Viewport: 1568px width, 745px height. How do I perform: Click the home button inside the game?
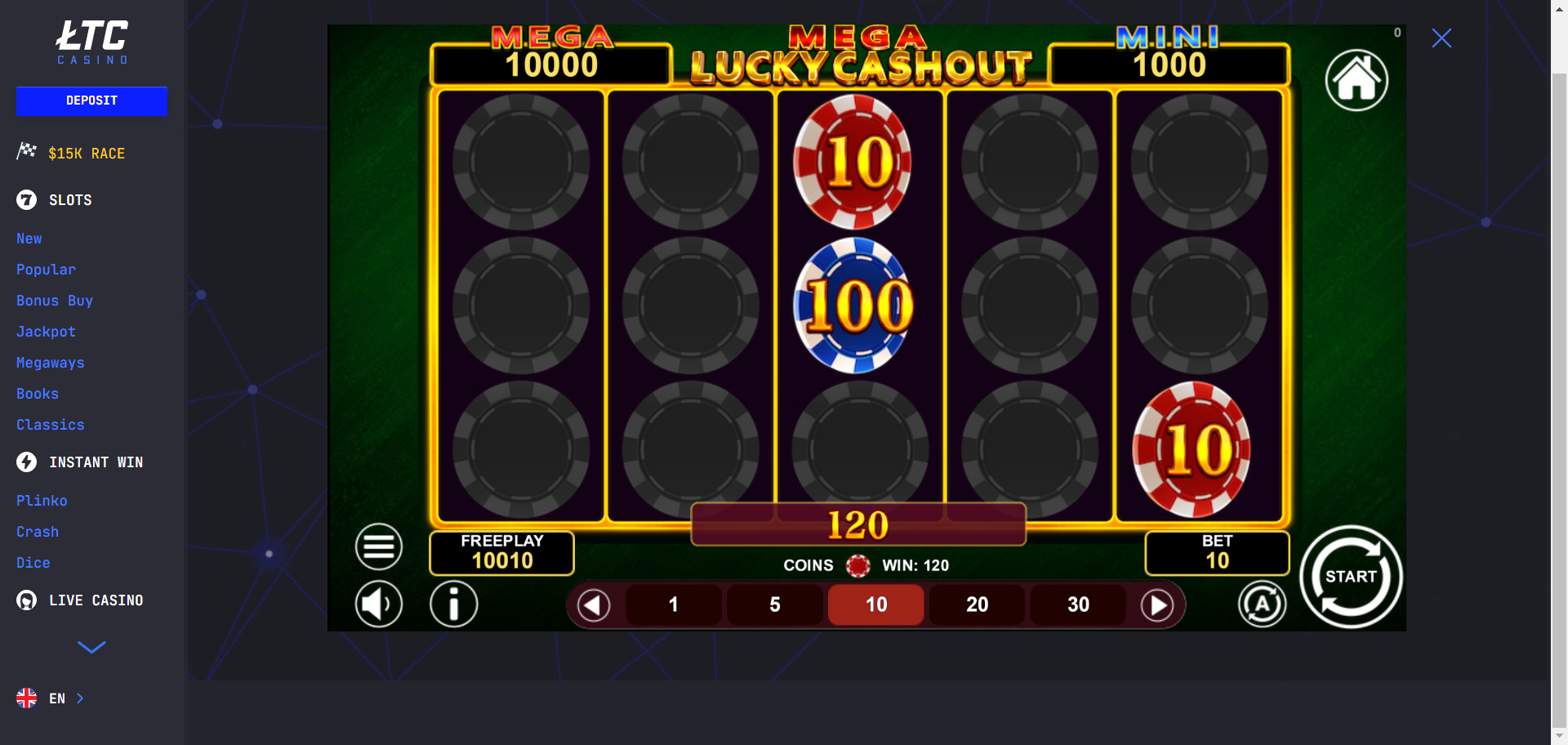click(1356, 80)
